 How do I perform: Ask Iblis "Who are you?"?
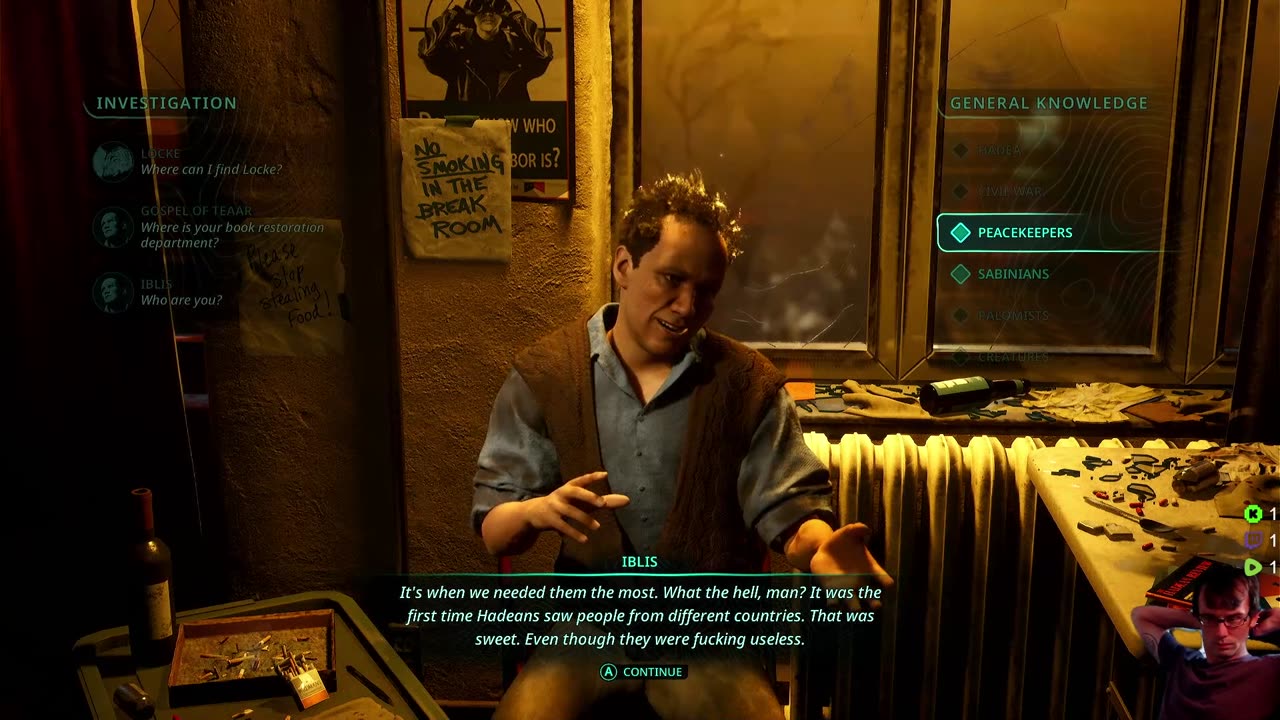click(x=181, y=300)
